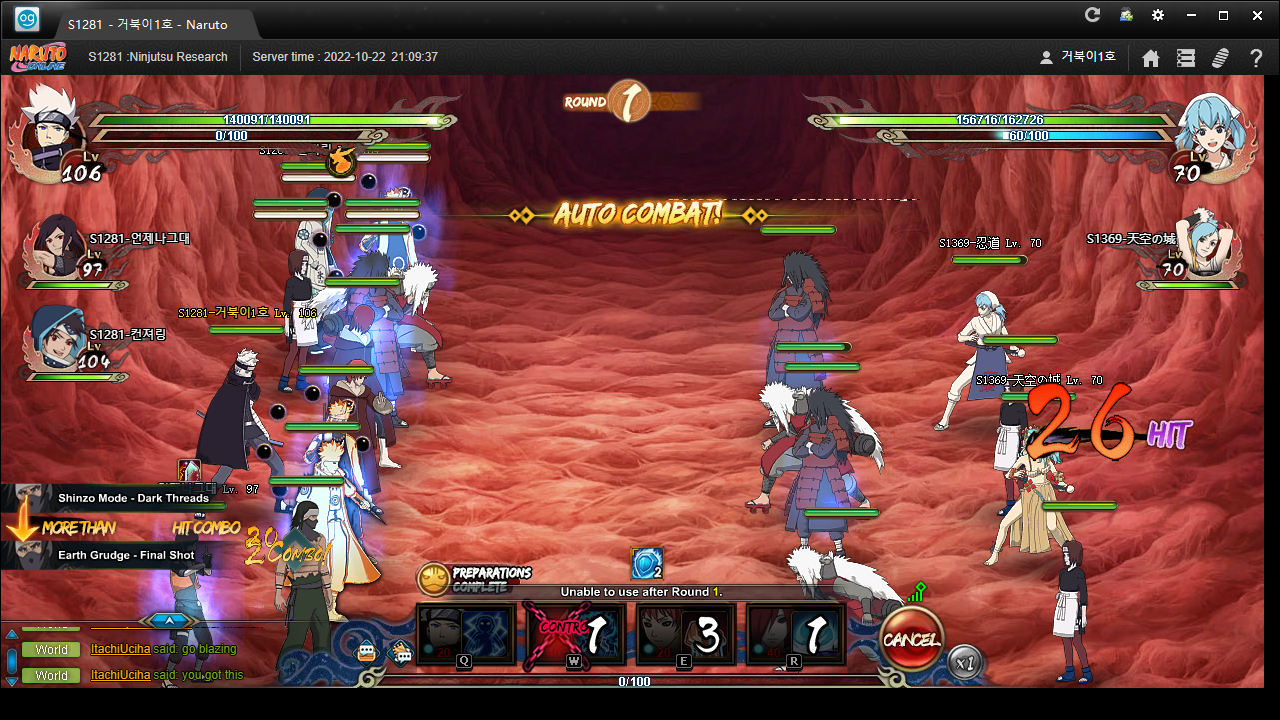Expand the chat panel with the blue arrow
This screenshot has width=1280, height=720.
pyautogui.click(x=169, y=620)
